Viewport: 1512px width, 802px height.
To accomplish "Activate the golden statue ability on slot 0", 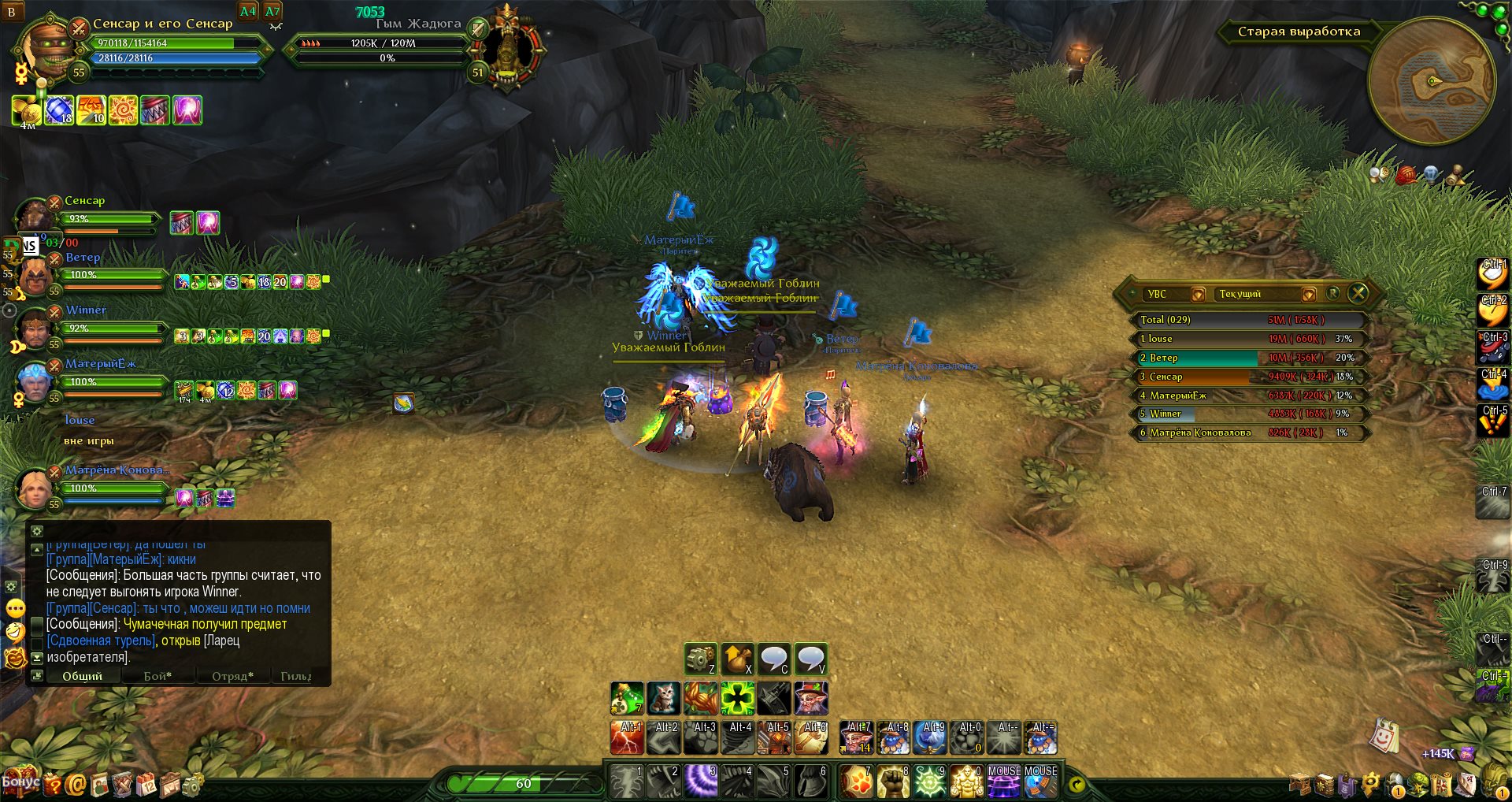I will coord(966,781).
